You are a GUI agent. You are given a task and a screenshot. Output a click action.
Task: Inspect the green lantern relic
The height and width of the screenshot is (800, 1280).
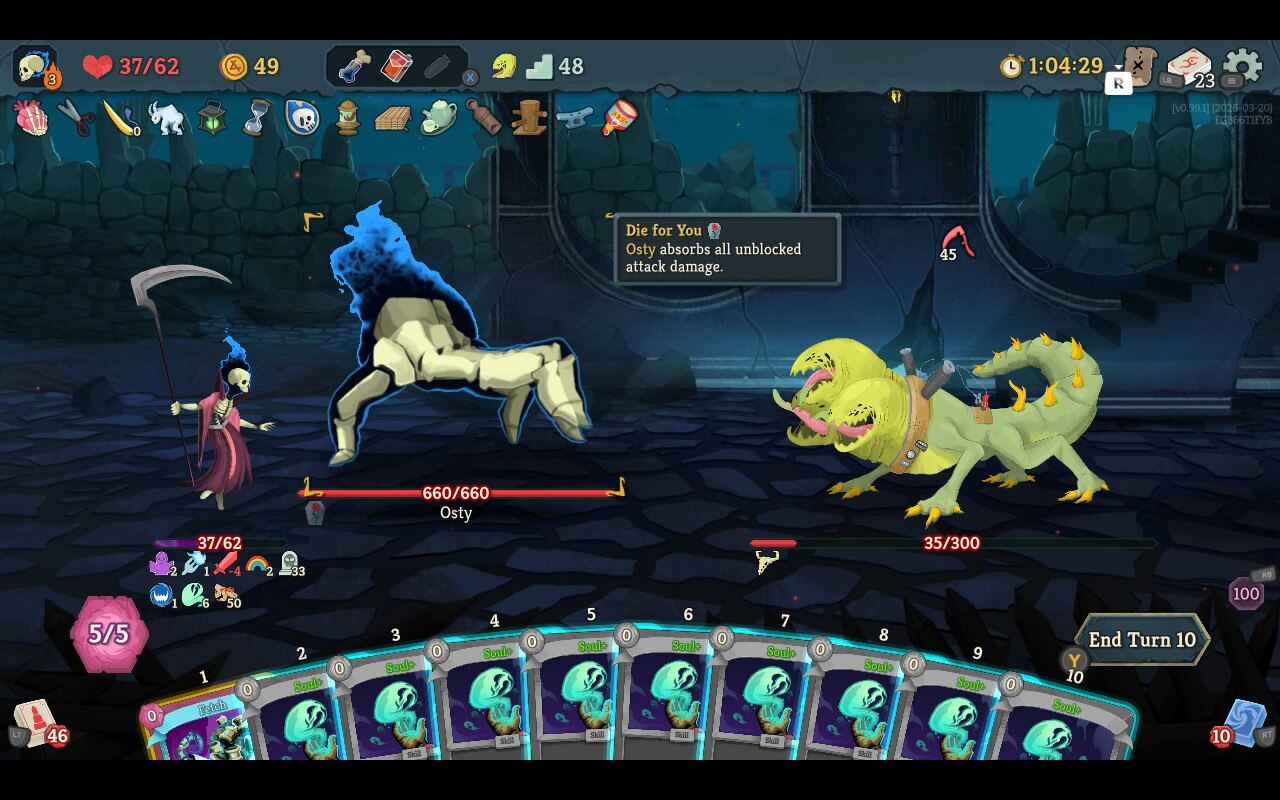click(211, 118)
